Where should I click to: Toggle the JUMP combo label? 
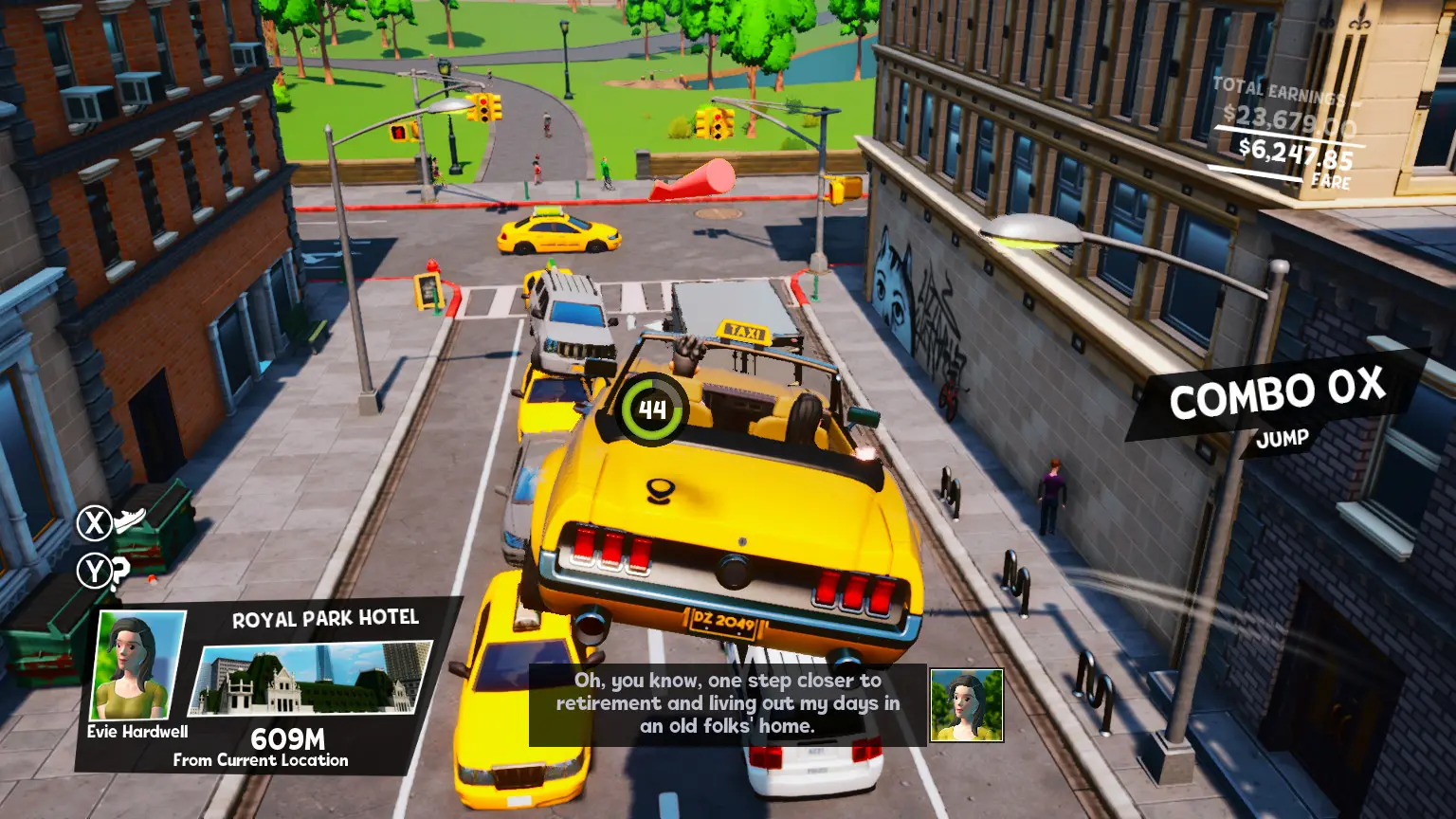point(1282,438)
